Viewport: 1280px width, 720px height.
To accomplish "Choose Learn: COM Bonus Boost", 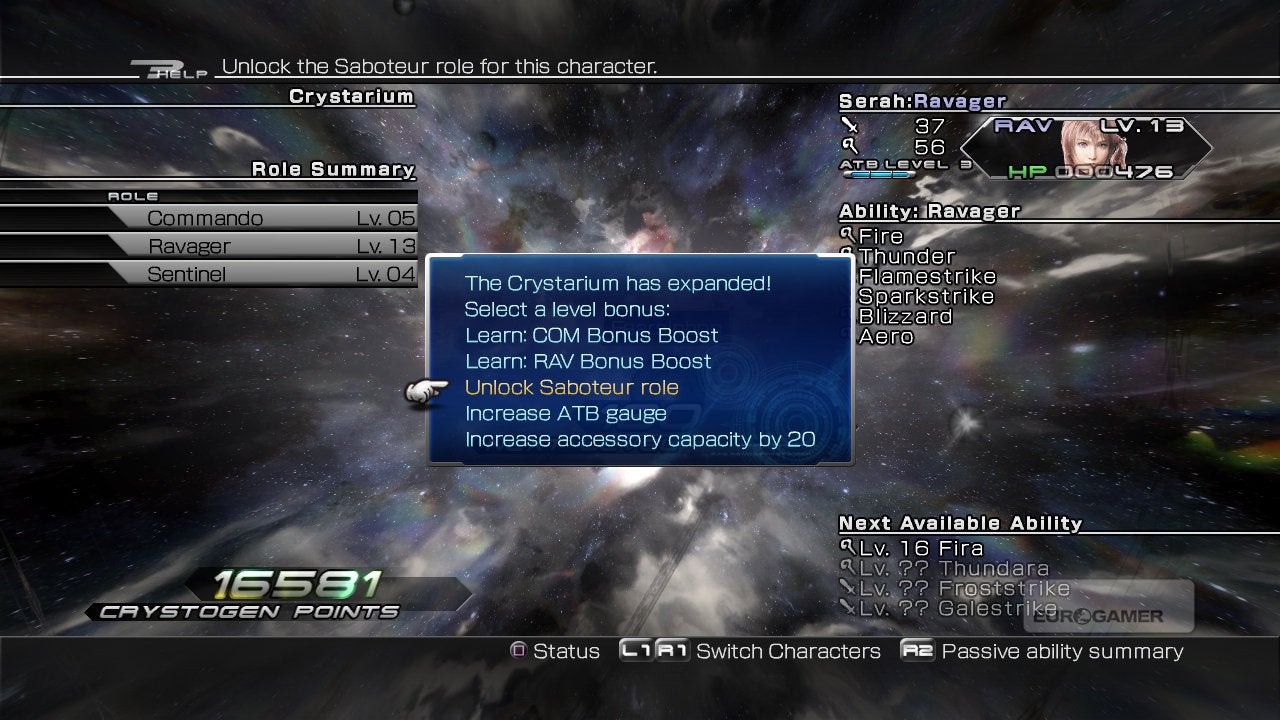I will (x=591, y=336).
